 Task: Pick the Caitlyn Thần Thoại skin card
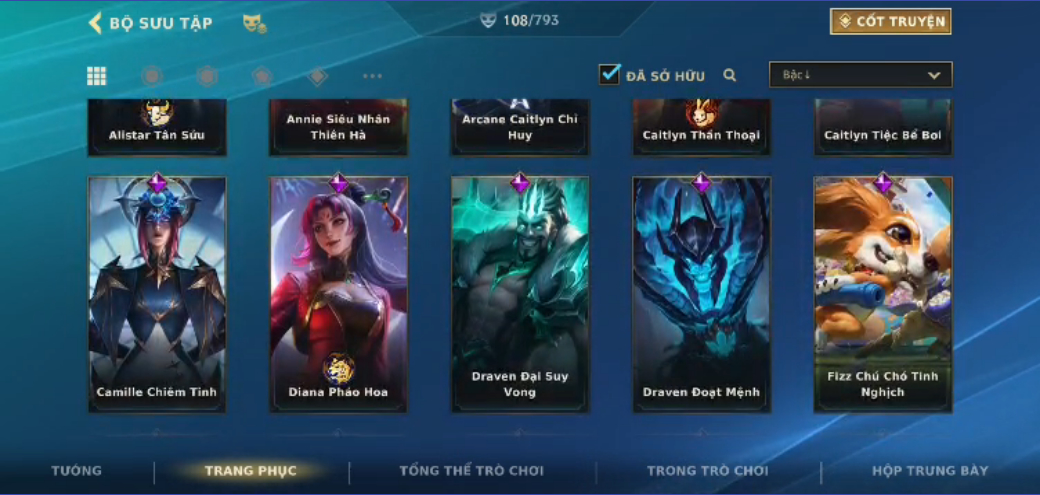coord(701,128)
